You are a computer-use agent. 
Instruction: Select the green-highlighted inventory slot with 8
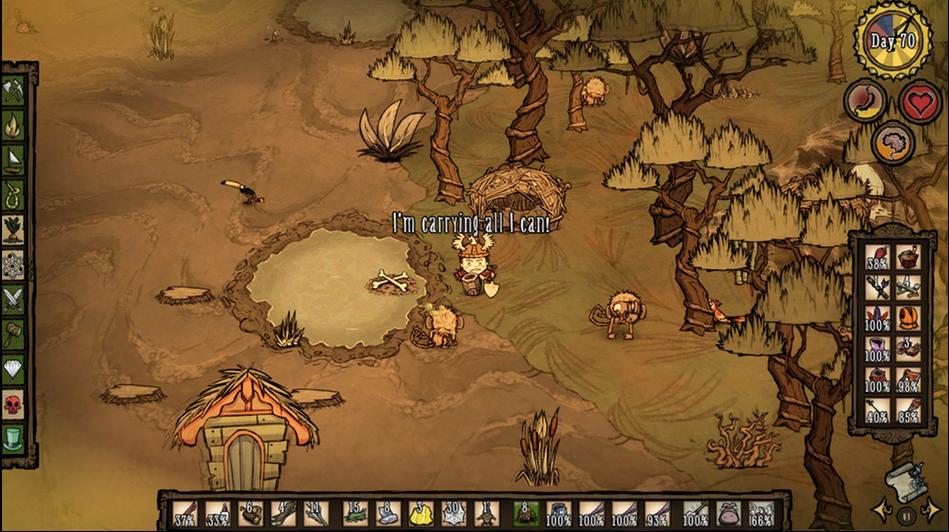pyautogui.click(x=526, y=514)
